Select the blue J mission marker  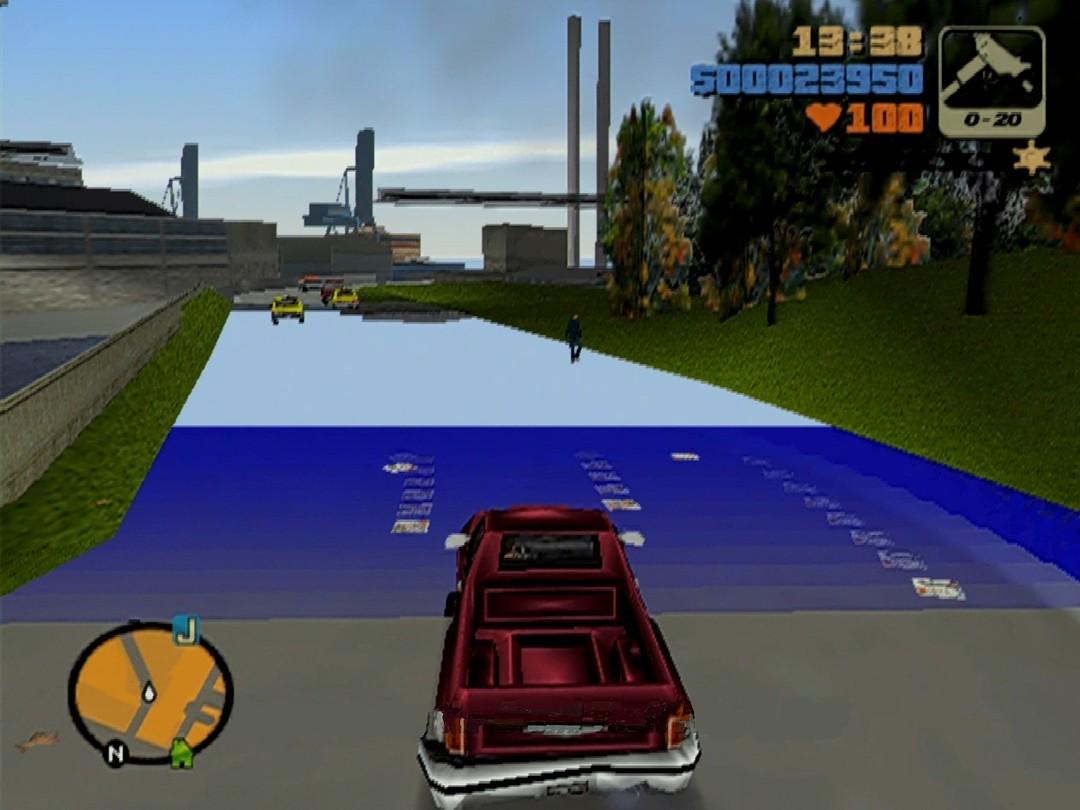(x=185, y=629)
